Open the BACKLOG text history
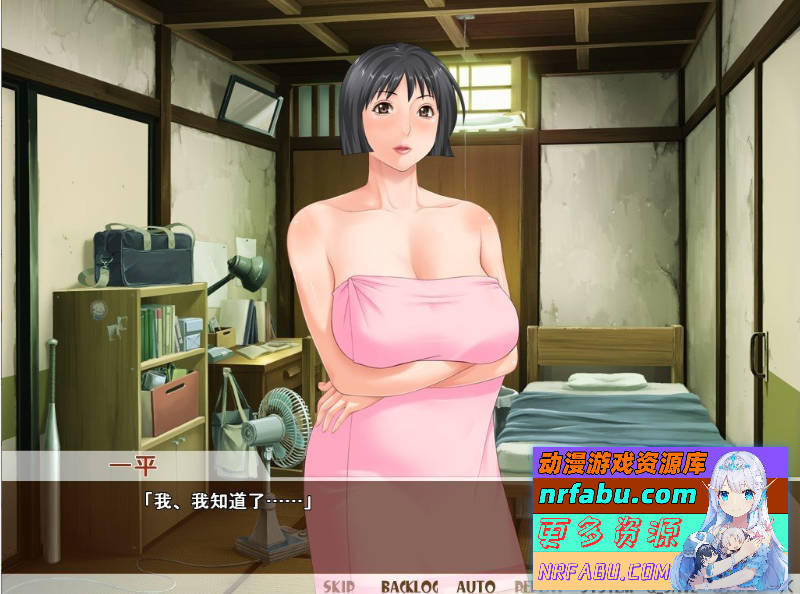The width and height of the screenshot is (800, 594). (x=410, y=586)
